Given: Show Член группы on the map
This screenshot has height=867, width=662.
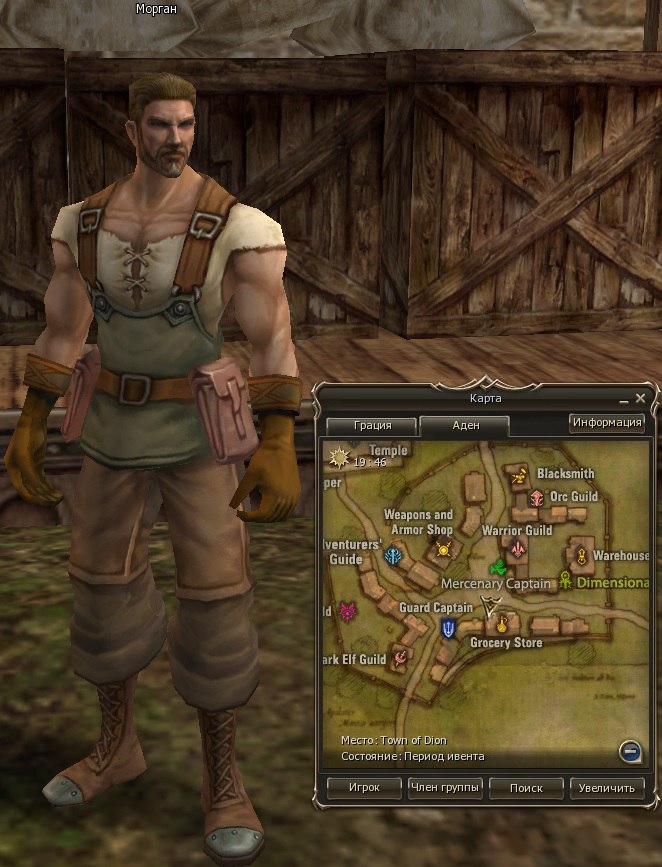Looking at the screenshot, I should (x=445, y=788).
